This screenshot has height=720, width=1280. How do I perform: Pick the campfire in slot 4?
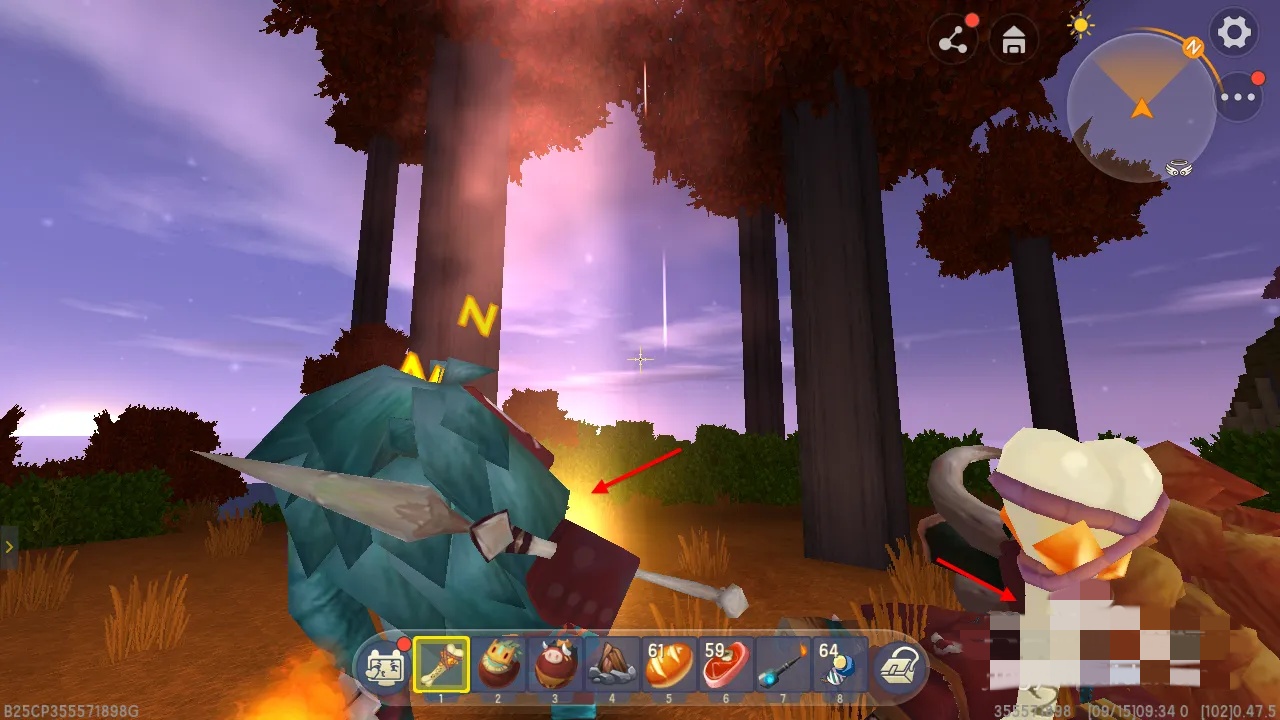point(612,665)
